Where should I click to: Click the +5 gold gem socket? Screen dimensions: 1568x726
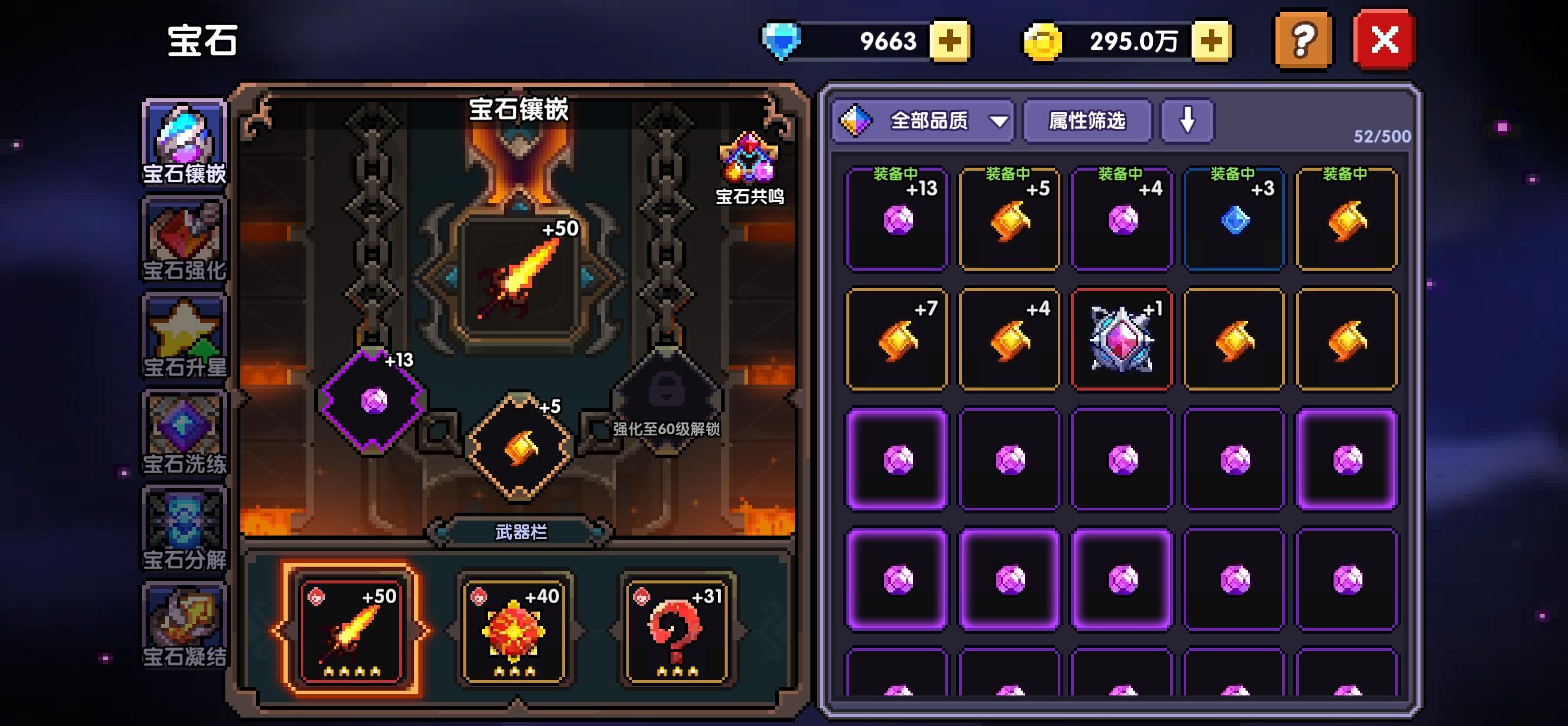click(518, 447)
